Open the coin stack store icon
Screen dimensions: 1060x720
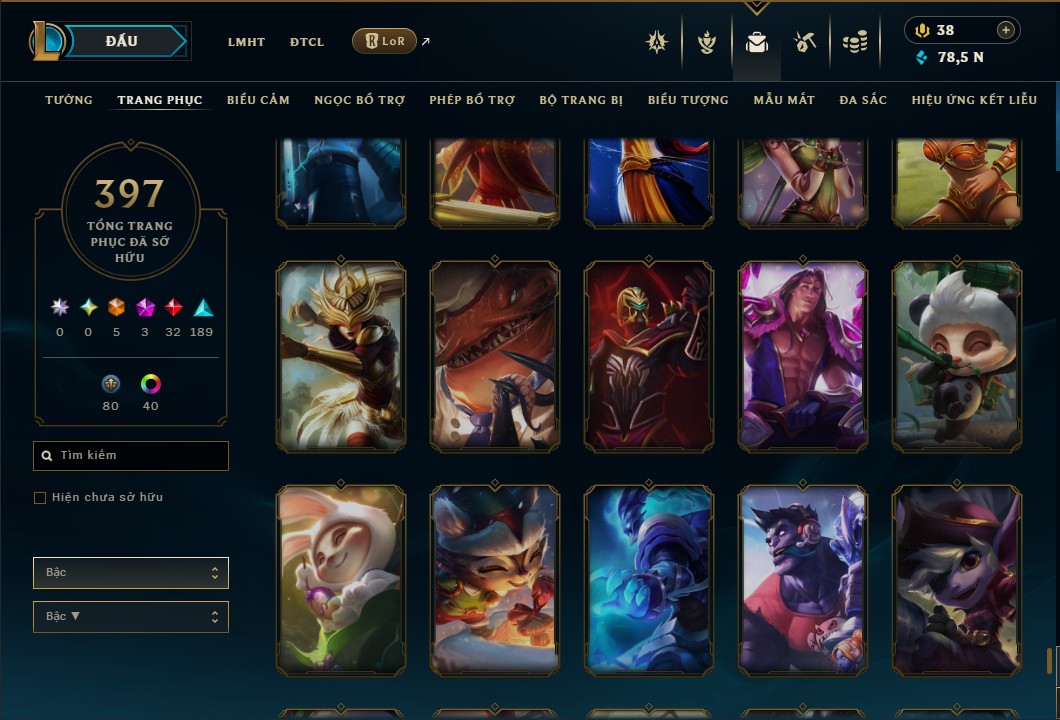click(x=854, y=42)
